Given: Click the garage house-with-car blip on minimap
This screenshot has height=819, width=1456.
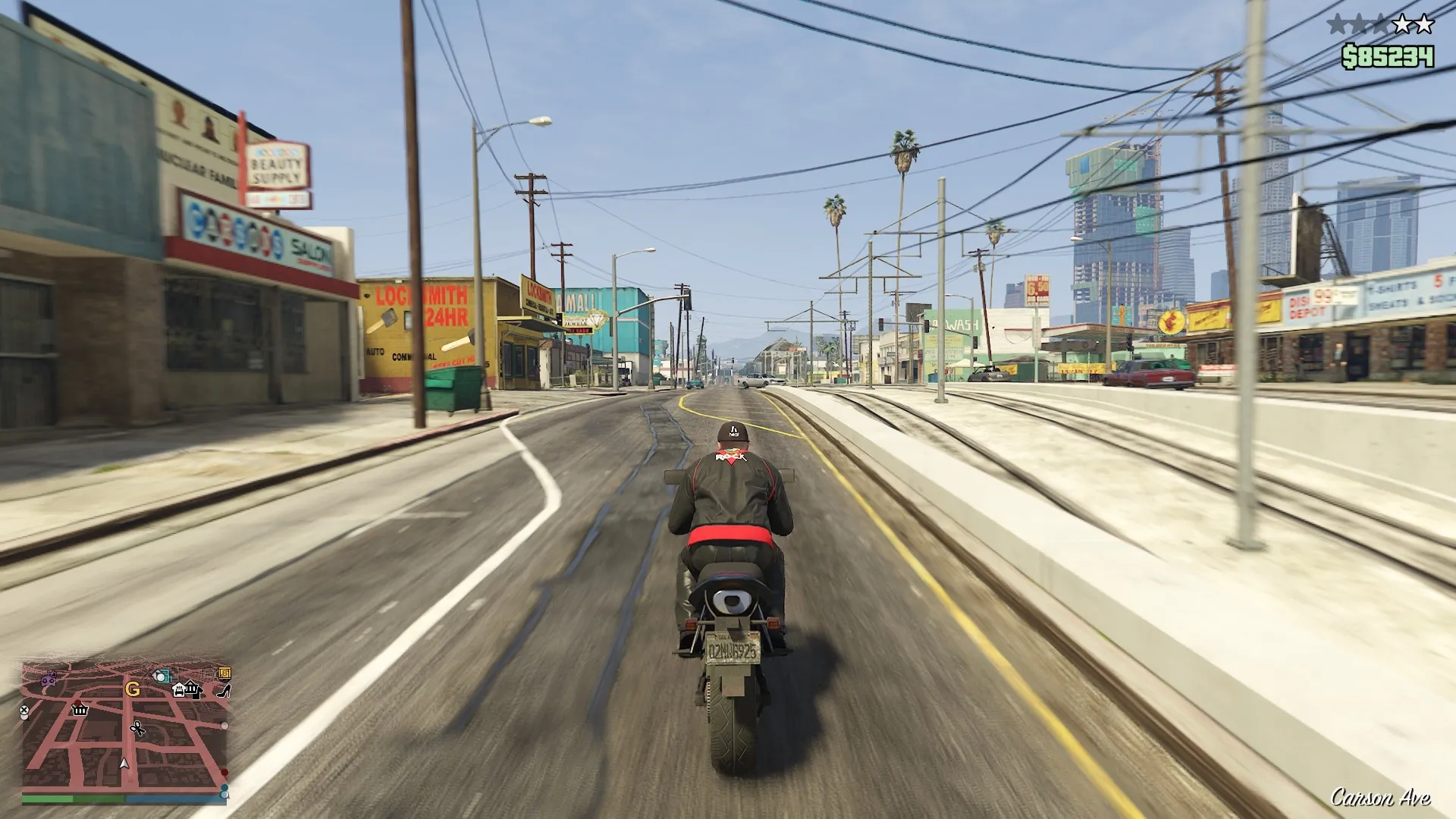Looking at the screenshot, I should tap(179, 689).
